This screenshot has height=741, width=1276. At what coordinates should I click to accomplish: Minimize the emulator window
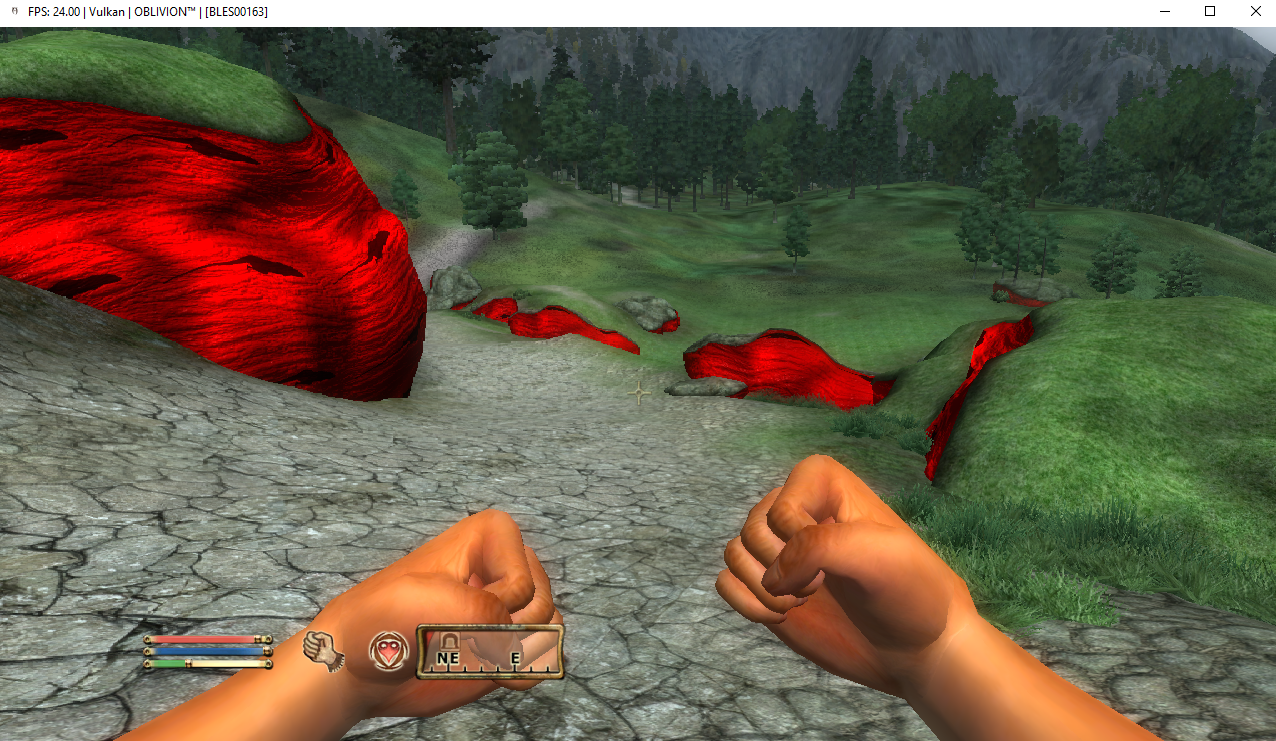[1164, 11]
